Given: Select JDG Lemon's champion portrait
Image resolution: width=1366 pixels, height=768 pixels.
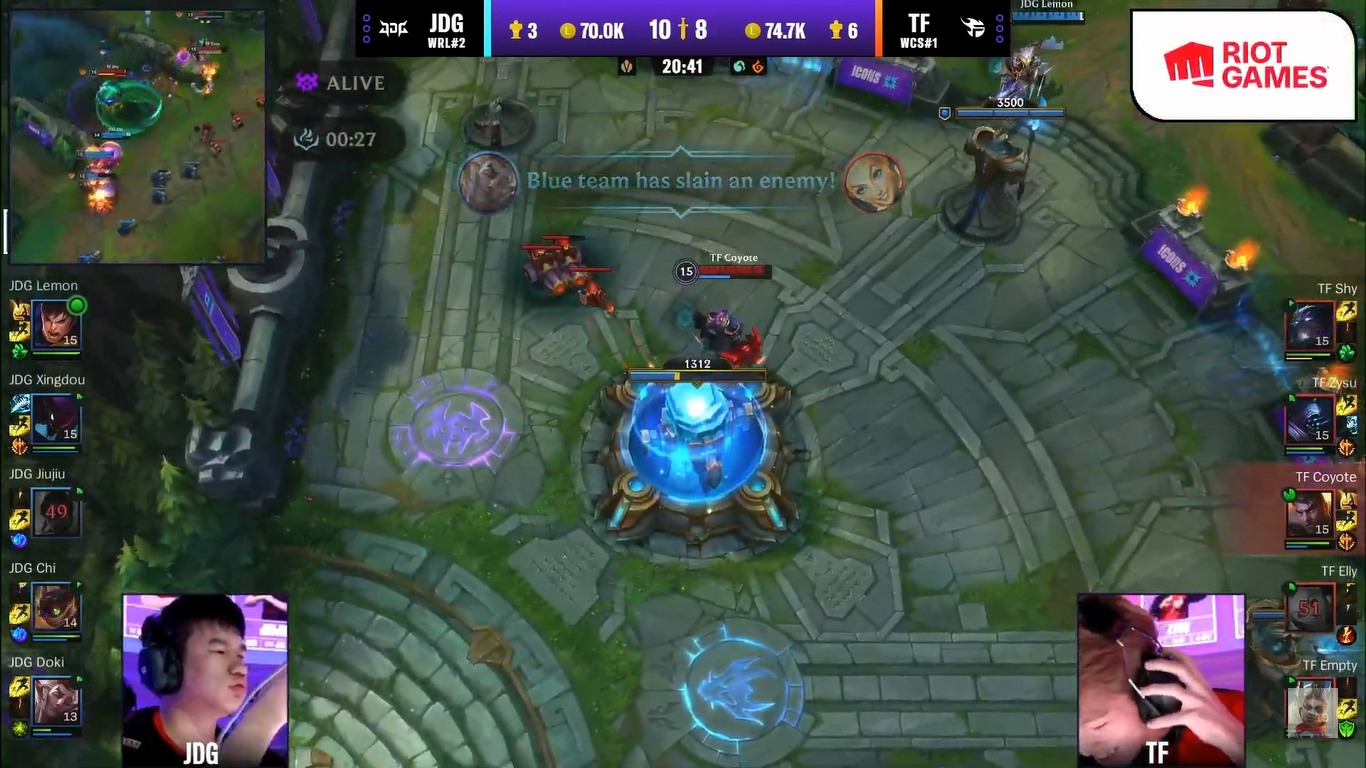Looking at the screenshot, I should click(56, 324).
